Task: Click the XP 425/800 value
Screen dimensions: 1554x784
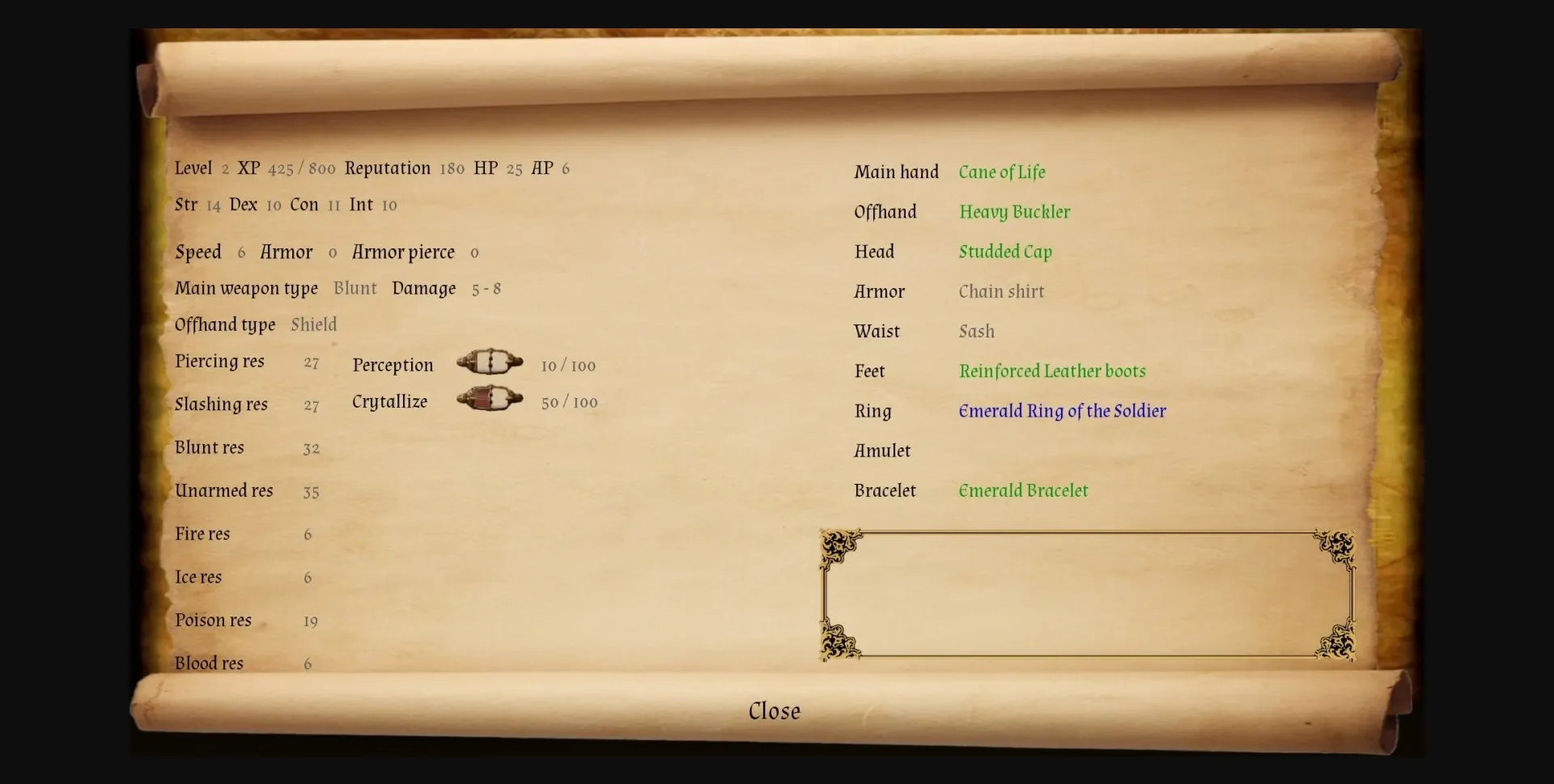Action: click(x=301, y=169)
